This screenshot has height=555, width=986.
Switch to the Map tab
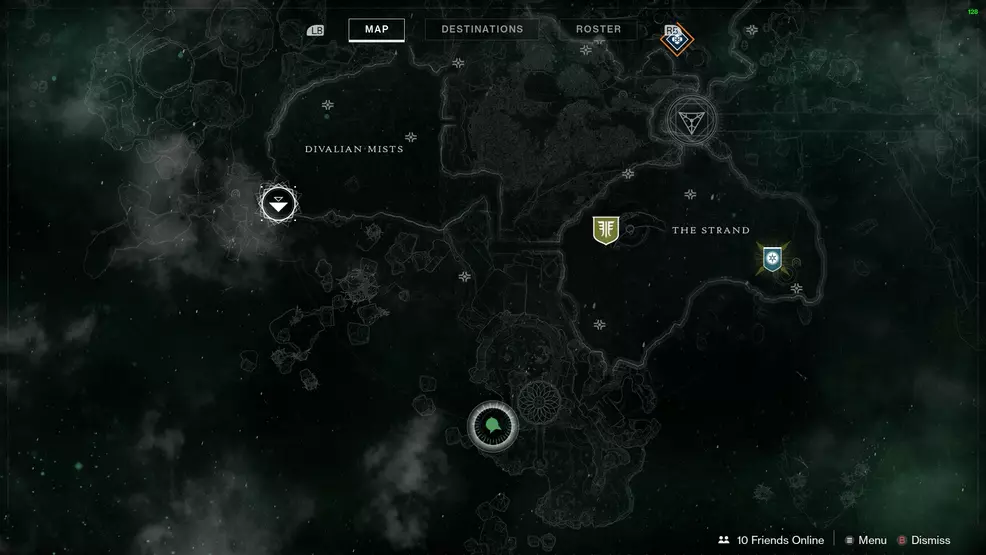coord(376,29)
